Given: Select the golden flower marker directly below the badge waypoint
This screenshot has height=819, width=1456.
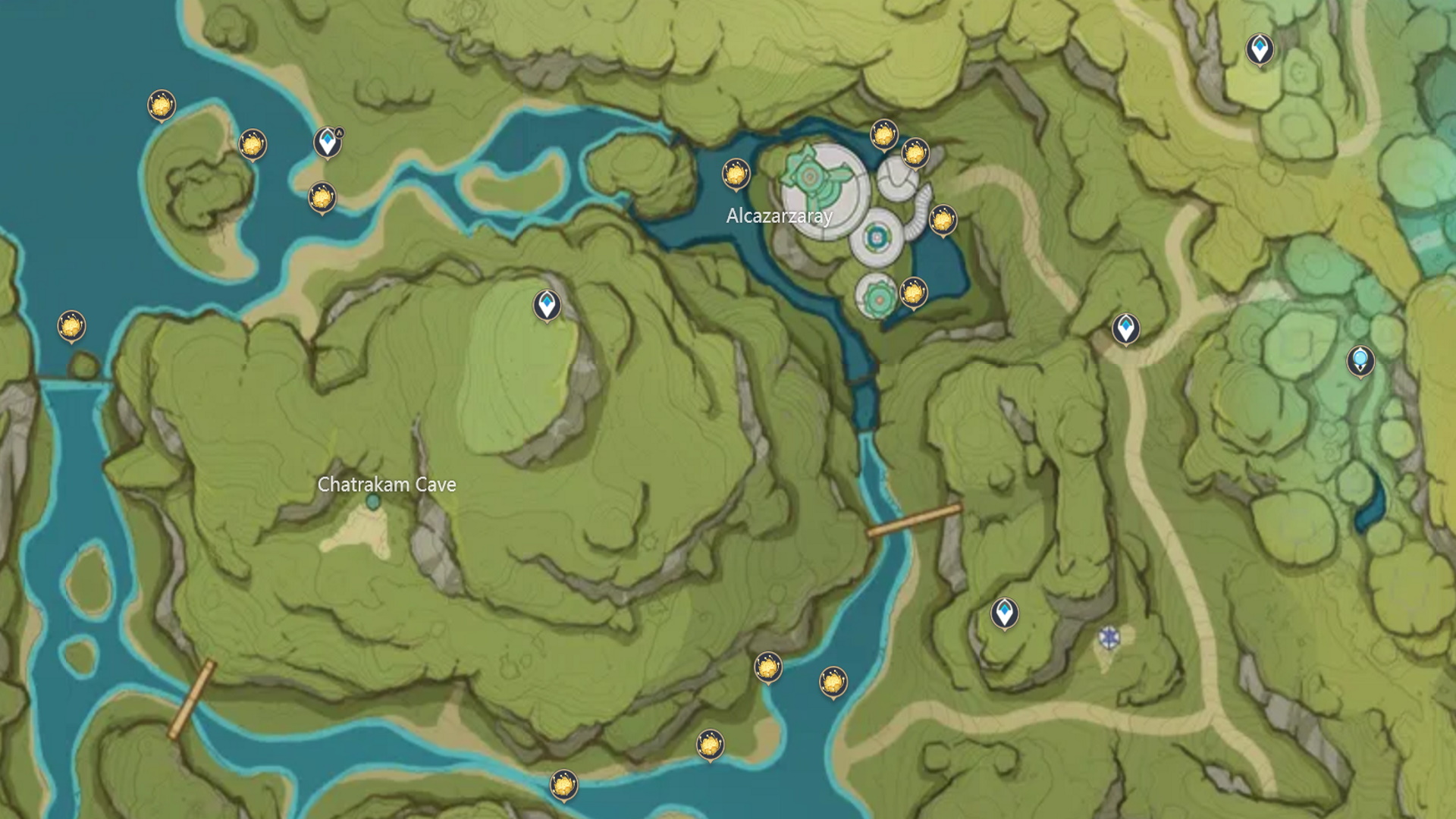Looking at the screenshot, I should point(322,198).
